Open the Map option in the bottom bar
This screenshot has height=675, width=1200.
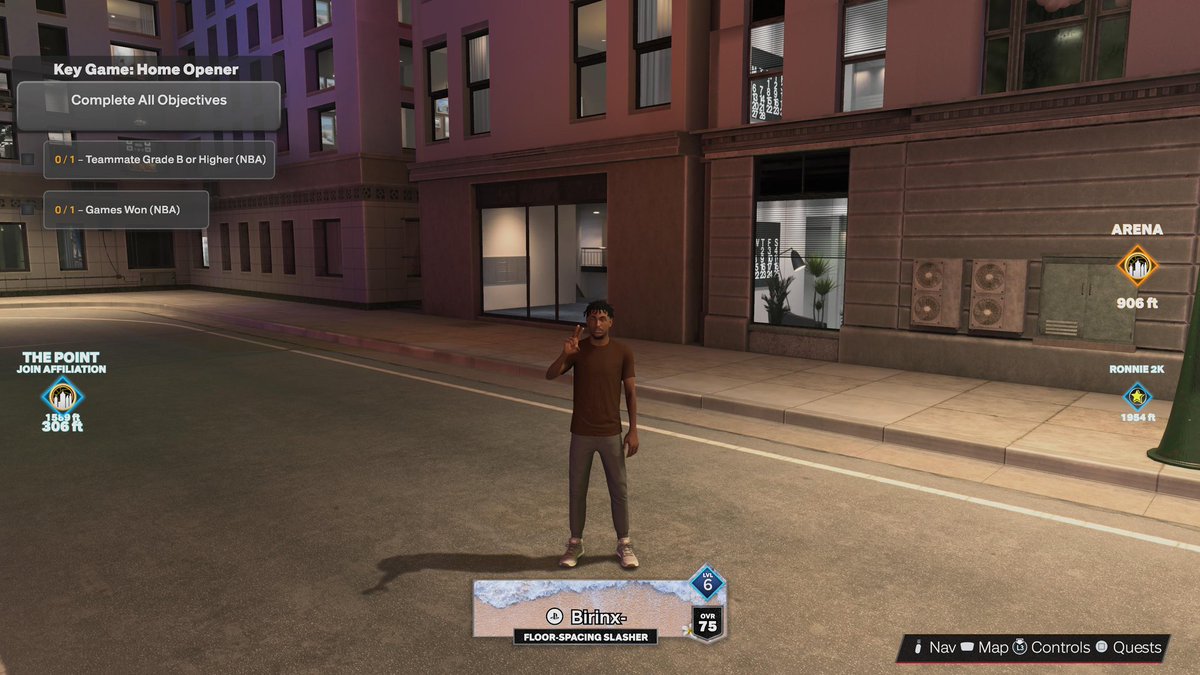pos(983,648)
